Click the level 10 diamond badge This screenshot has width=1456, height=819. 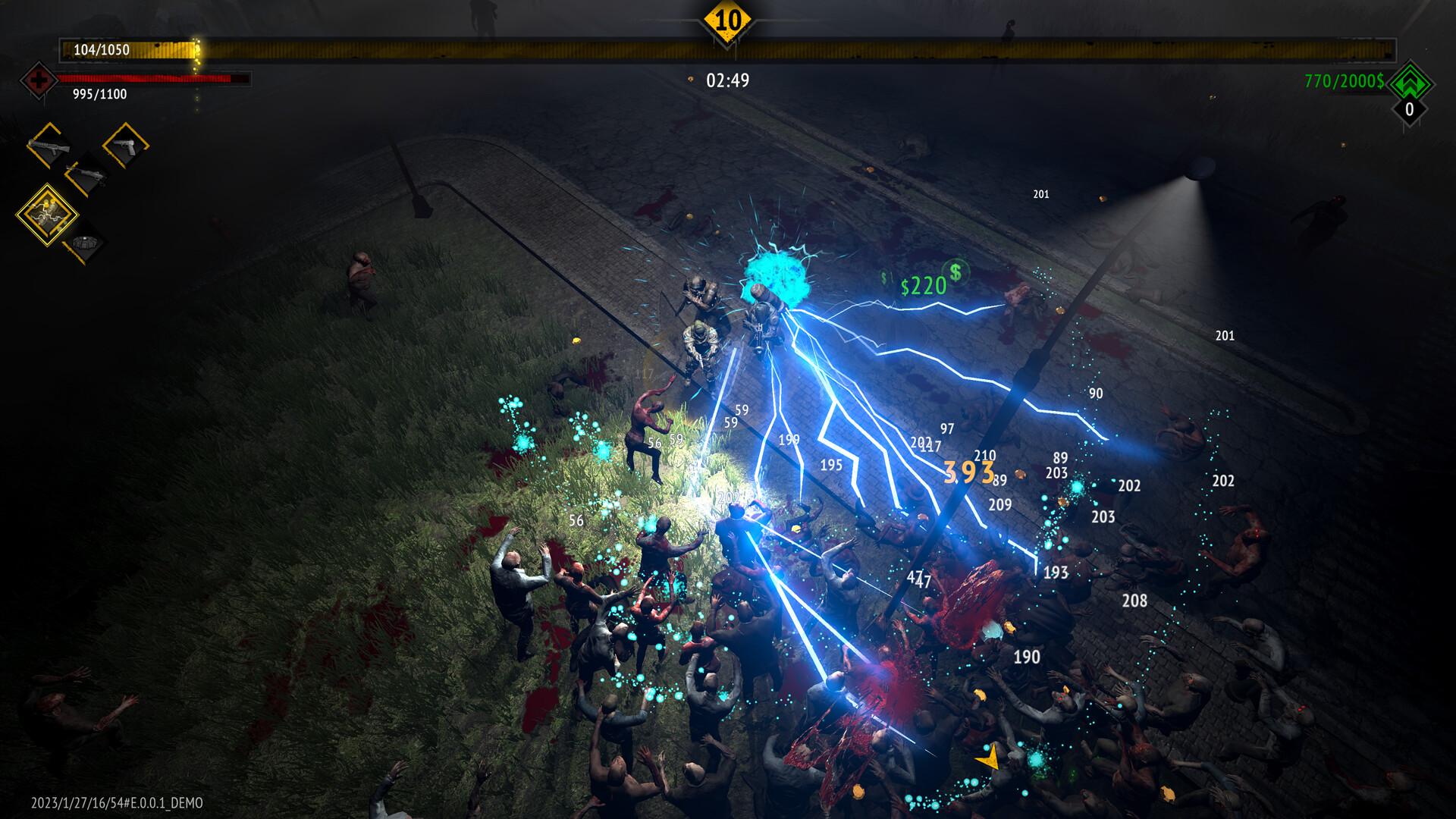tap(727, 20)
